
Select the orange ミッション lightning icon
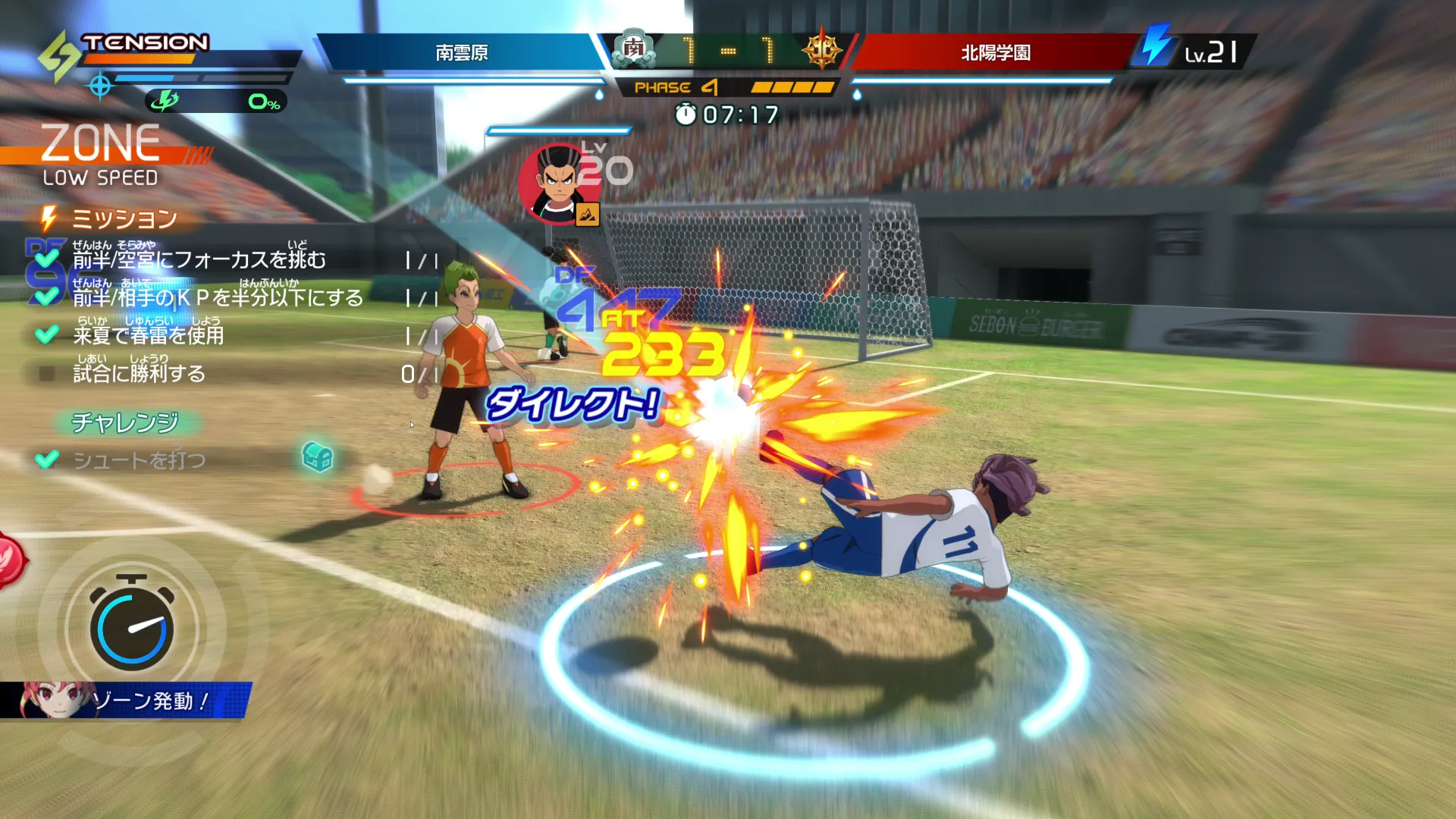[49, 218]
